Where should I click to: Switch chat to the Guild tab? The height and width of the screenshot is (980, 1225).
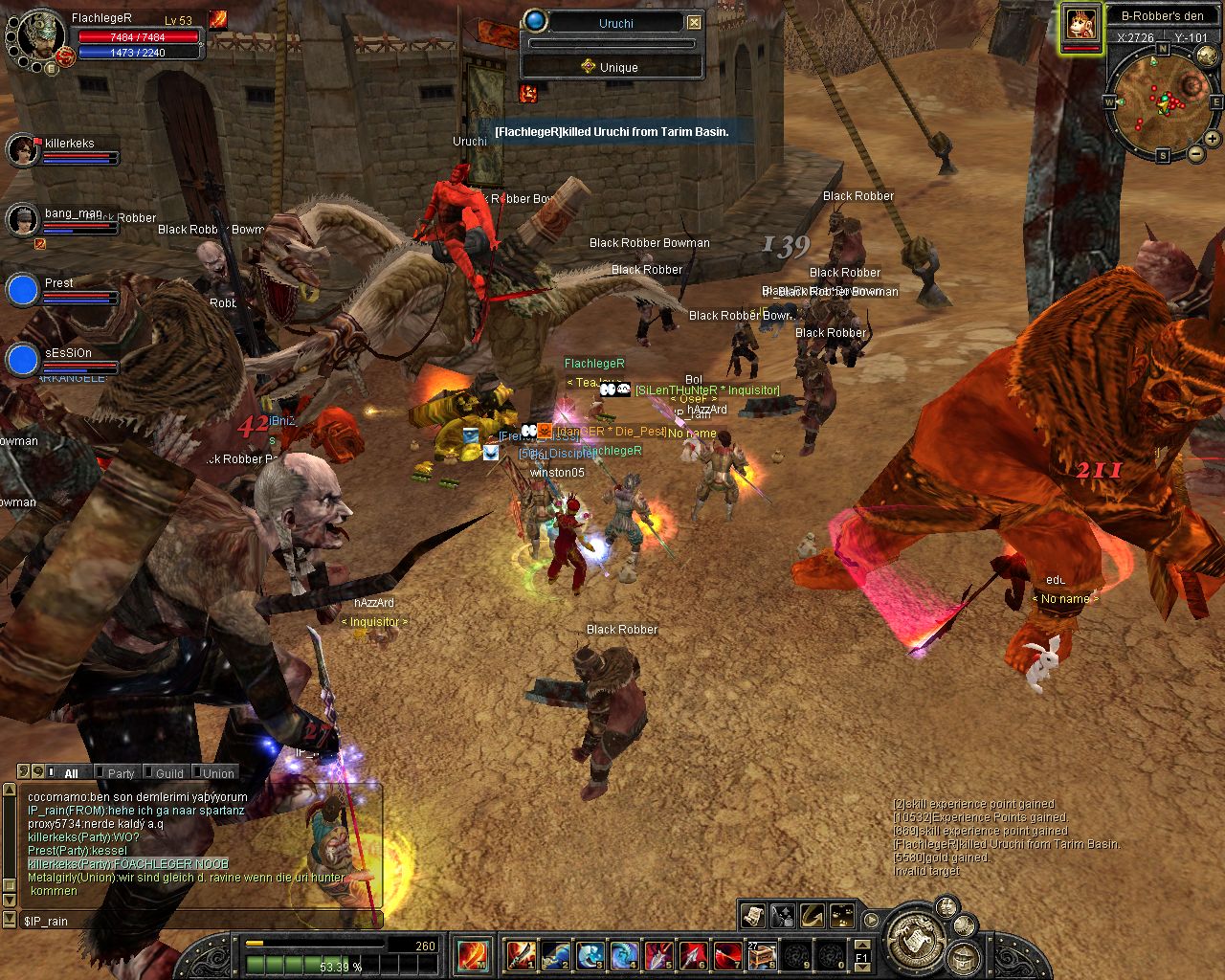(x=169, y=773)
